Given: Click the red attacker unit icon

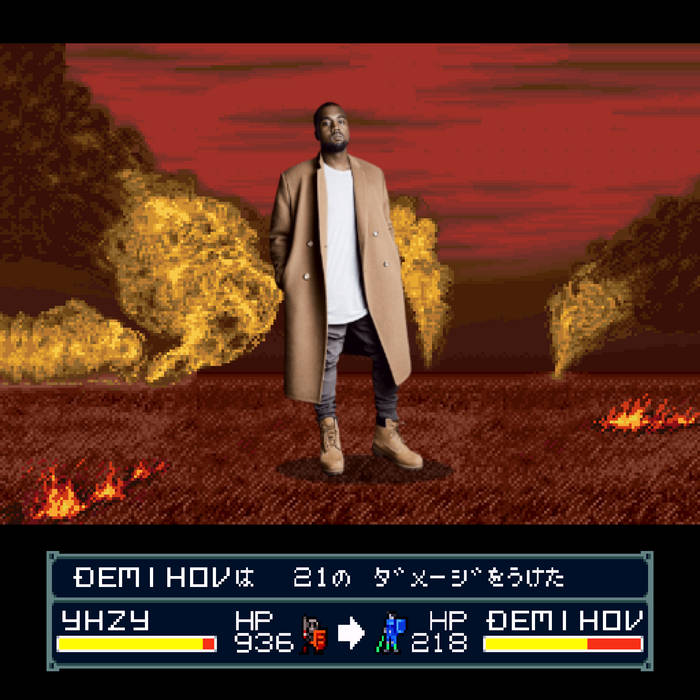Looking at the screenshot, I should tap(314, 634).
